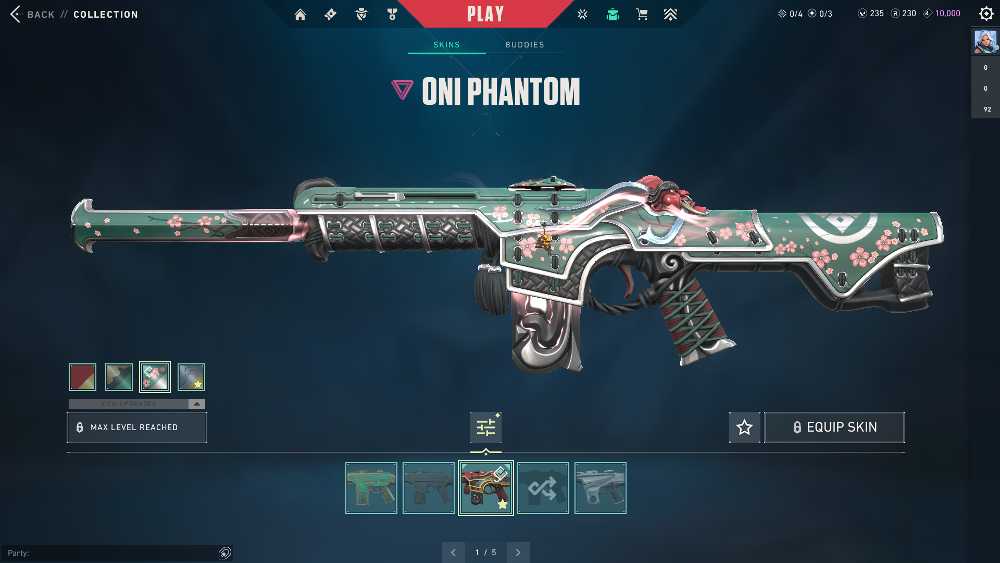Screen dimensions: 1000x563
Task: Expand the skin level dropdown arrow
Action: 197,404
